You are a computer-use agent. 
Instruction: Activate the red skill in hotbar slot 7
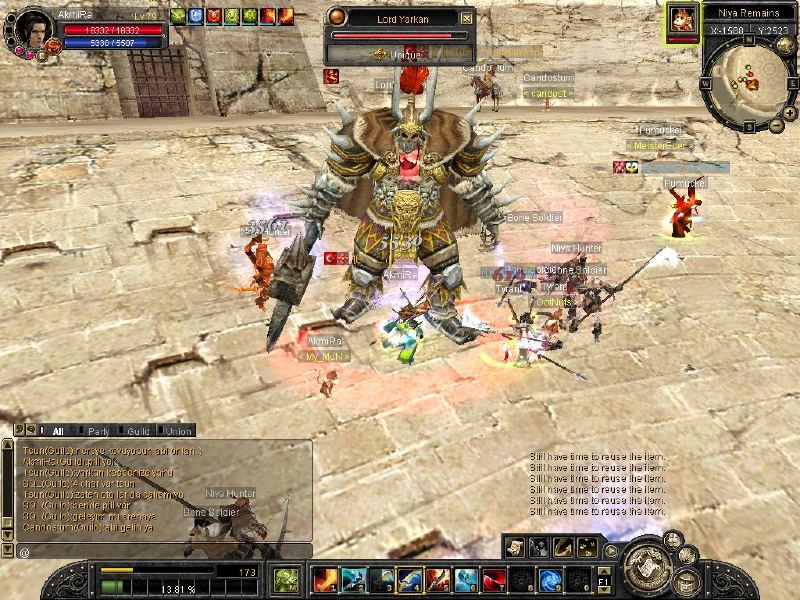pos(493,579)
